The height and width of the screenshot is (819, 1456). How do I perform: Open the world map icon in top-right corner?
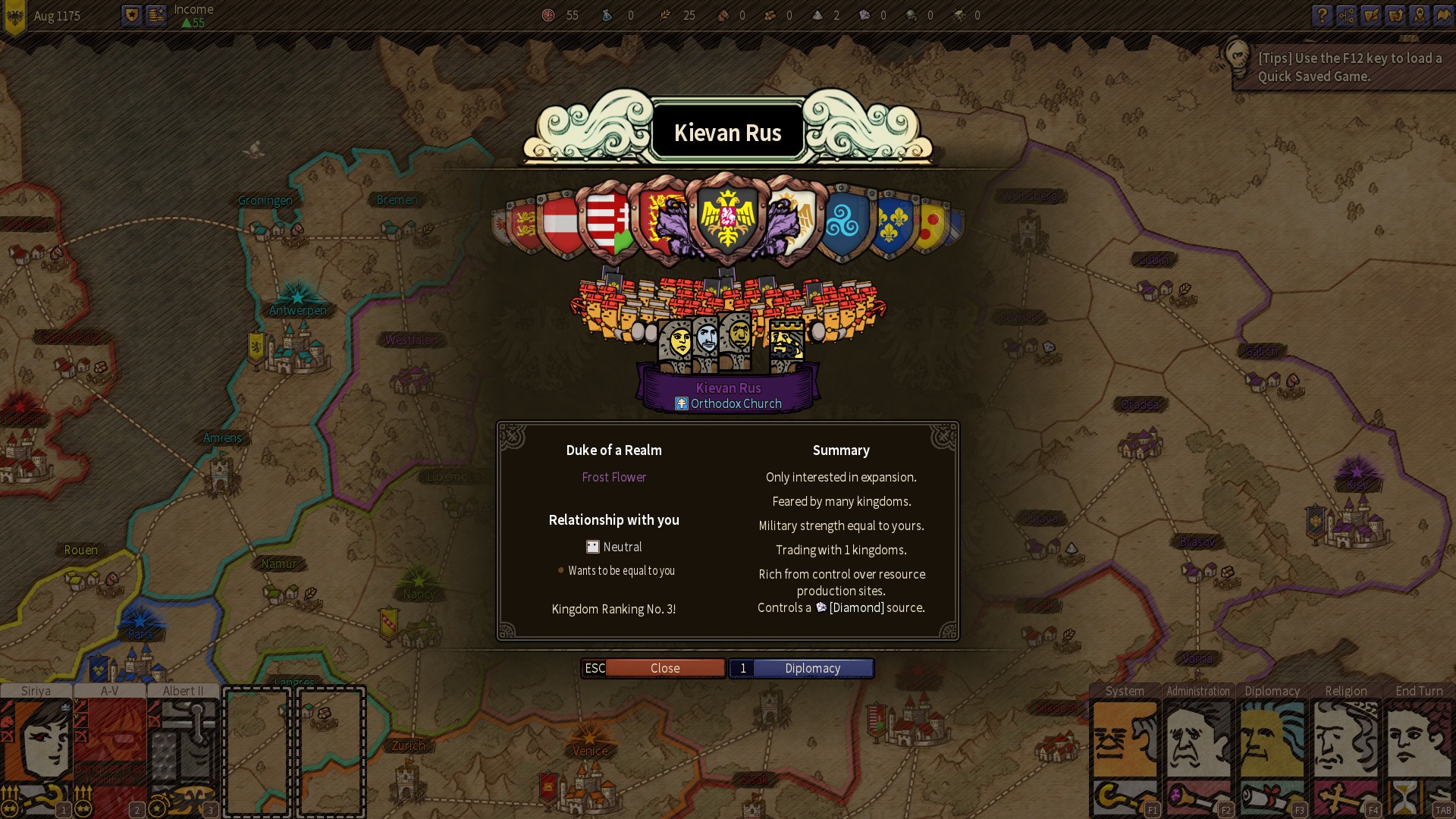pos(1445,16)
